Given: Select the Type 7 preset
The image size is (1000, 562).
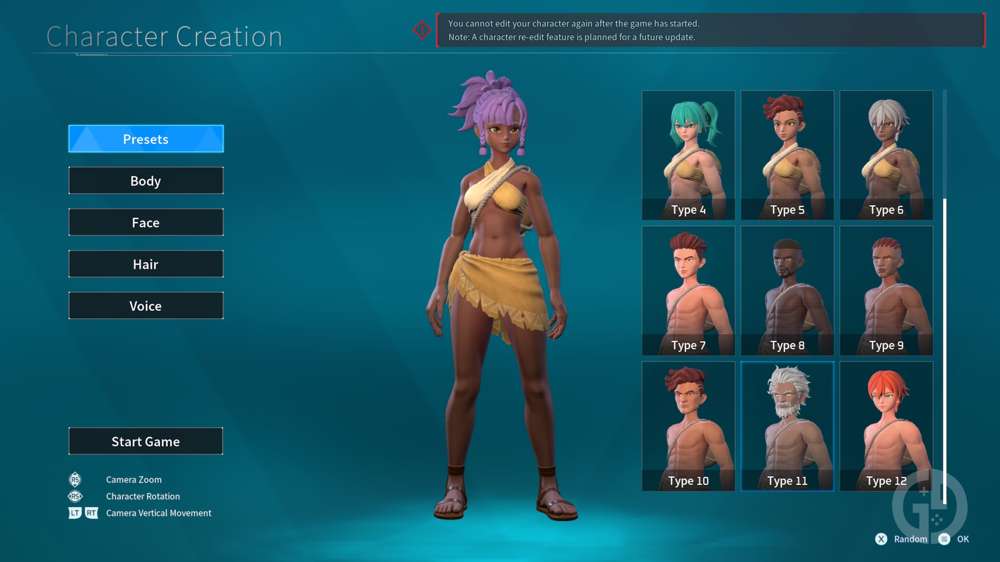Looking at the screenshot, I should pyautogui.click(x=688, y=290).
